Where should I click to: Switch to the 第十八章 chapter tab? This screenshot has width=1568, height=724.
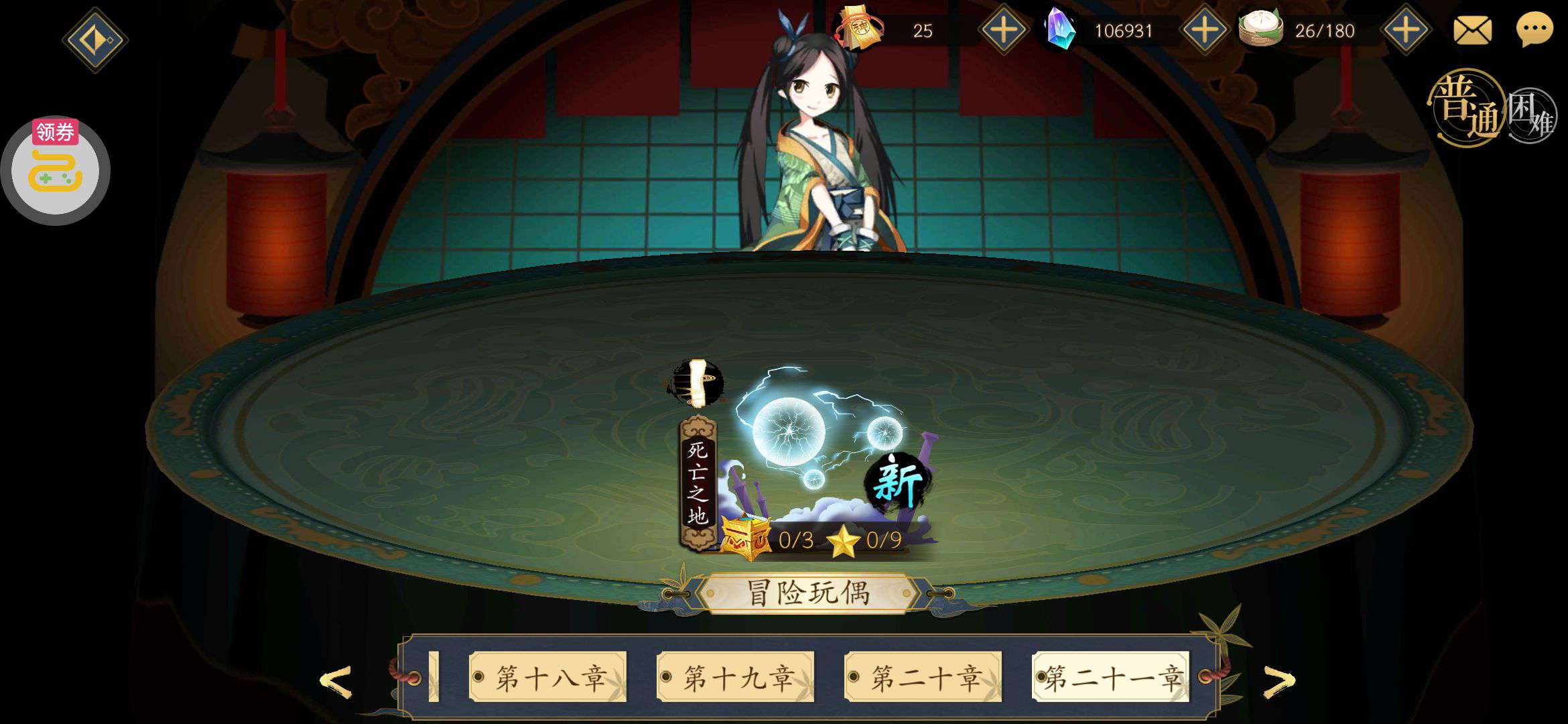click(549, 676)
